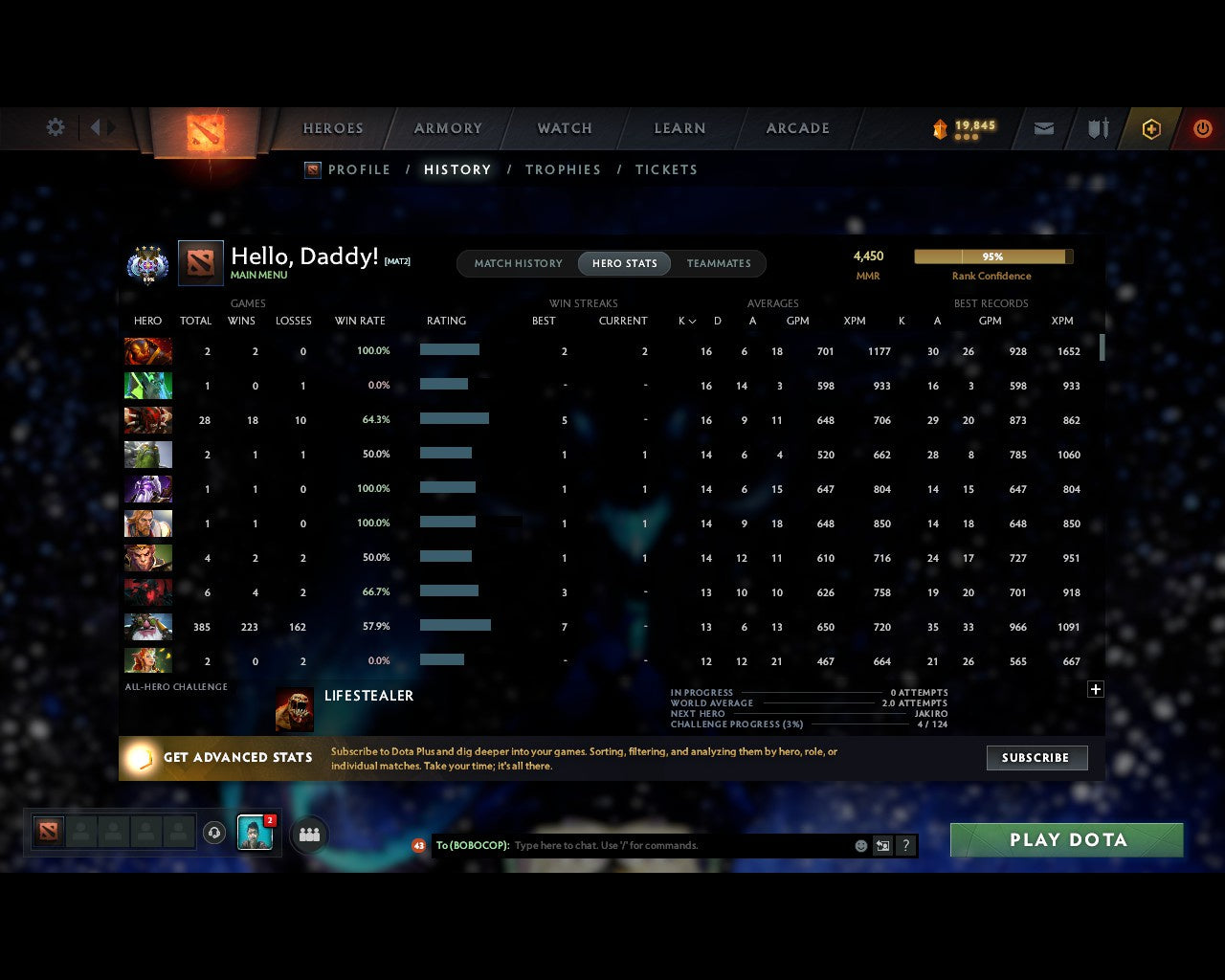Viewport: 1225px width, 980px height.
Task: Expand the All-Hero Challenge panel with the plus
Action: click(1095, 689)
